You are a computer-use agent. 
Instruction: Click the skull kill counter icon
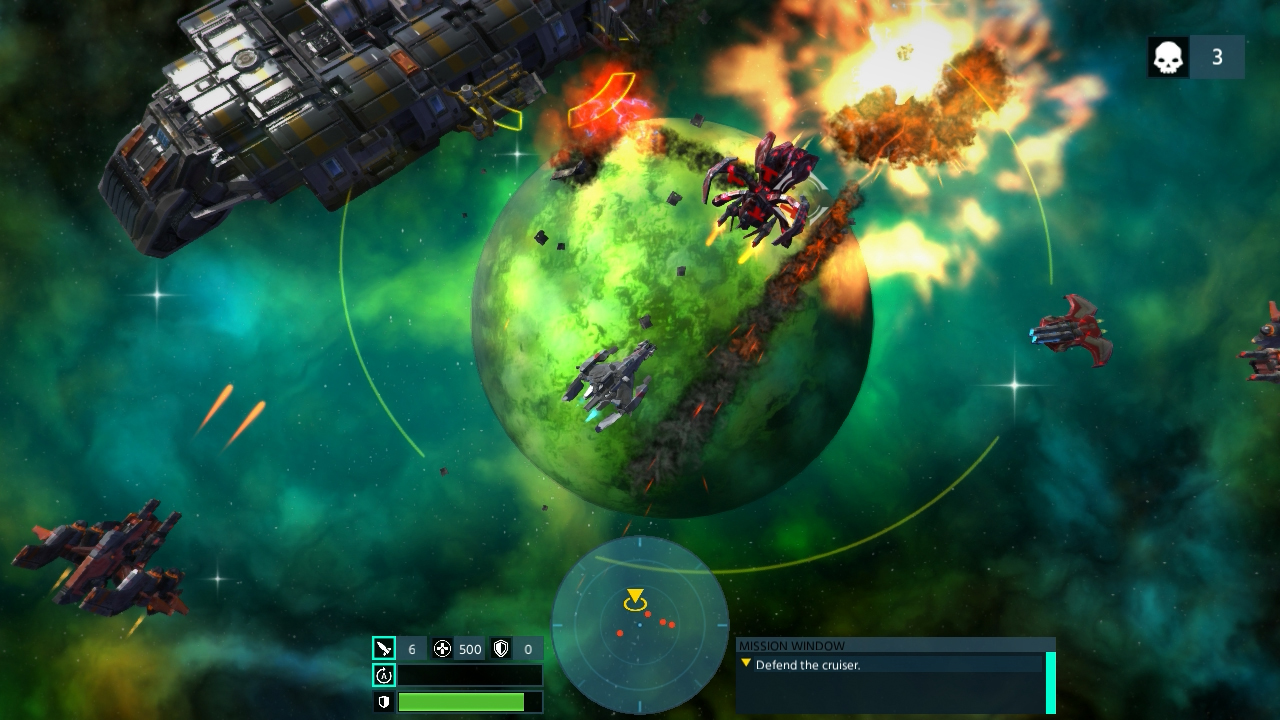click(1168, 57)
